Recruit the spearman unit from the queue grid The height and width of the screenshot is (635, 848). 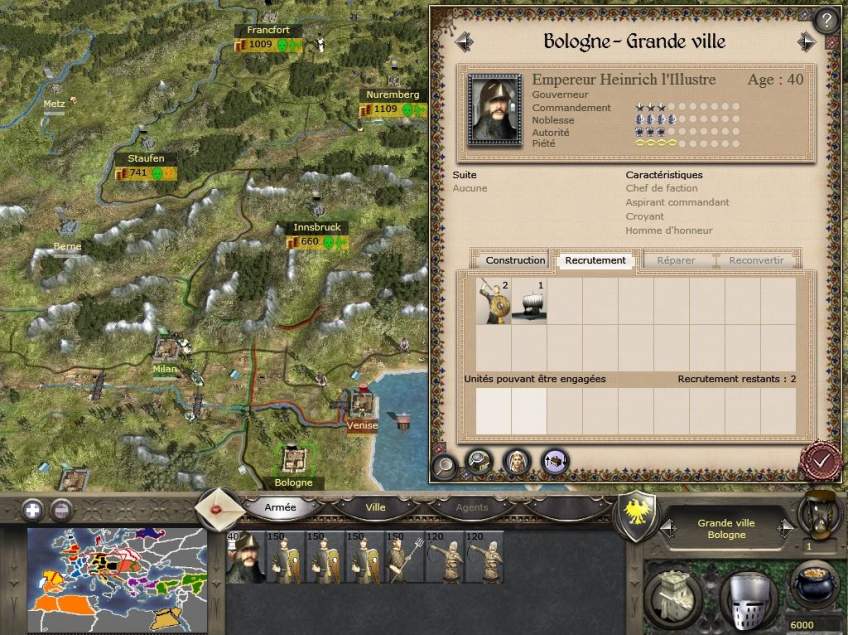(x=493, y=301)
